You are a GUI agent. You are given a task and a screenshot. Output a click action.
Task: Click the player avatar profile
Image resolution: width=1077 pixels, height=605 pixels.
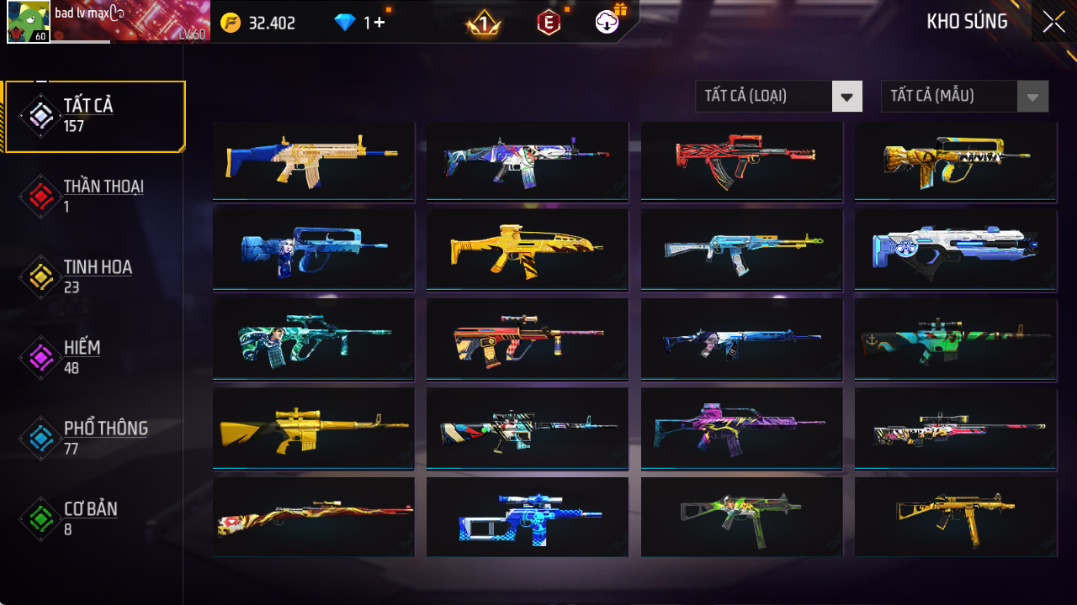tap(28, 22)
